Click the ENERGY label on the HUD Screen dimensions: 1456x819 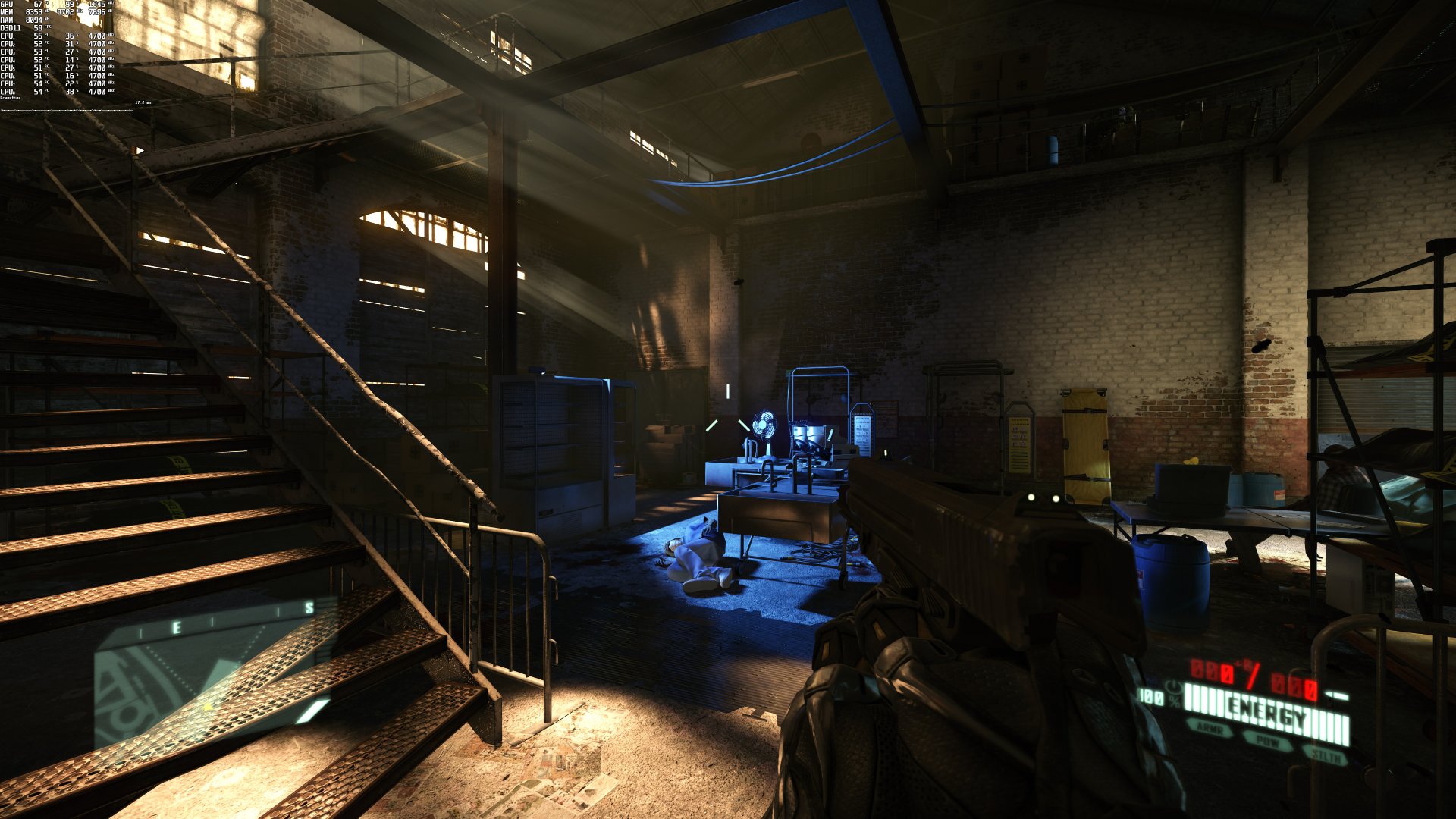click(1266, 708)
